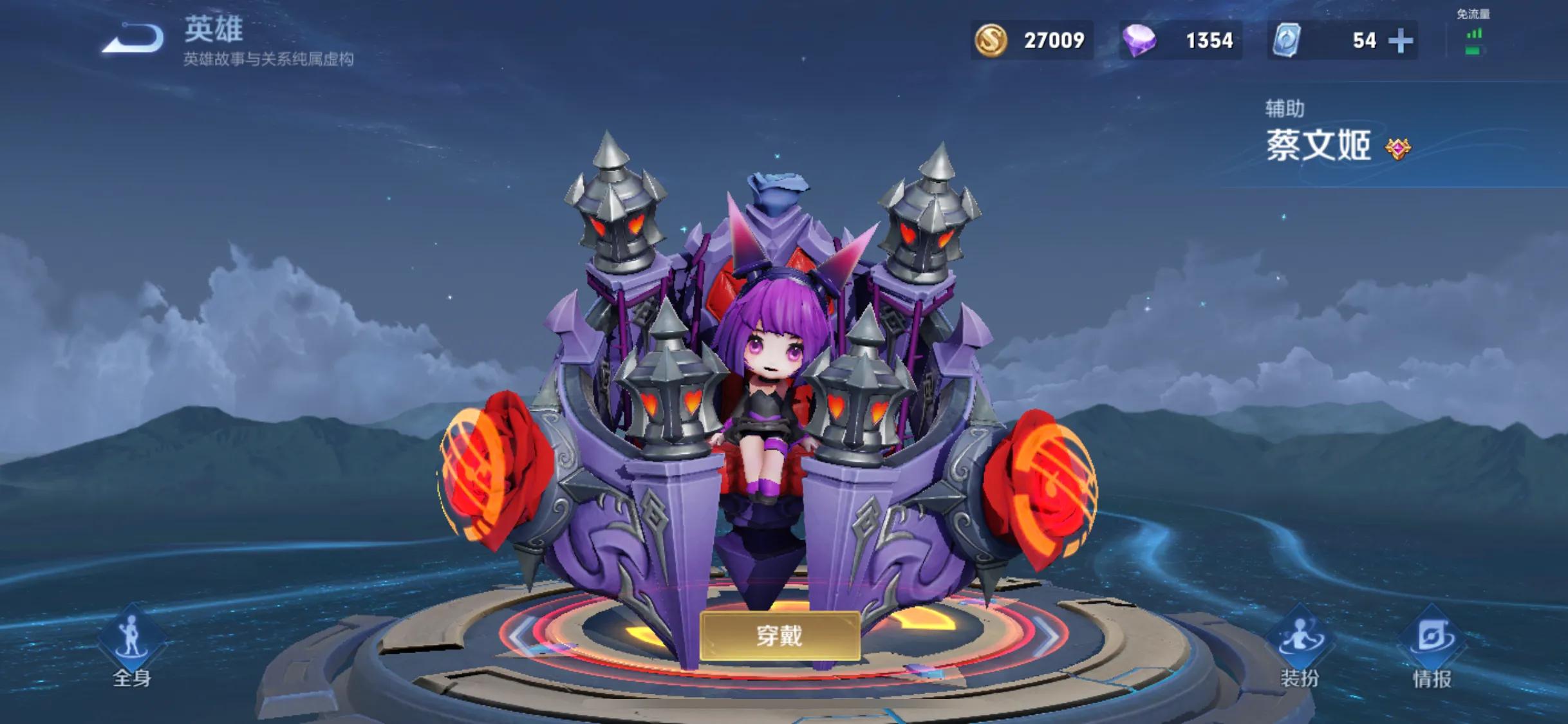The height and width of the screenshot is (724, 1568).
Task: Tap the gold balance 27009
Action: coord(1056,40)
